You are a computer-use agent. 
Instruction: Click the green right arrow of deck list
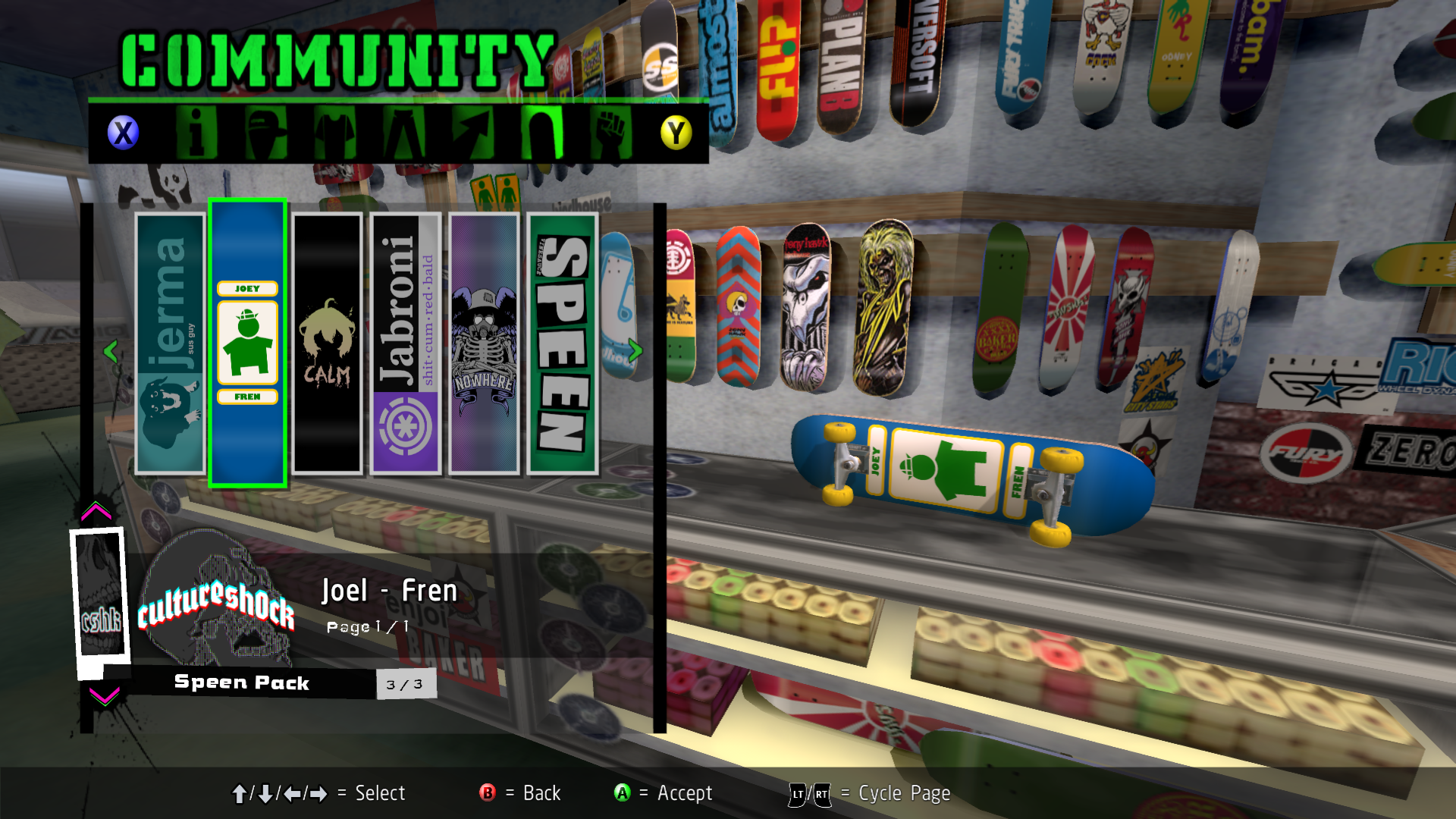(x=635, y=350)
